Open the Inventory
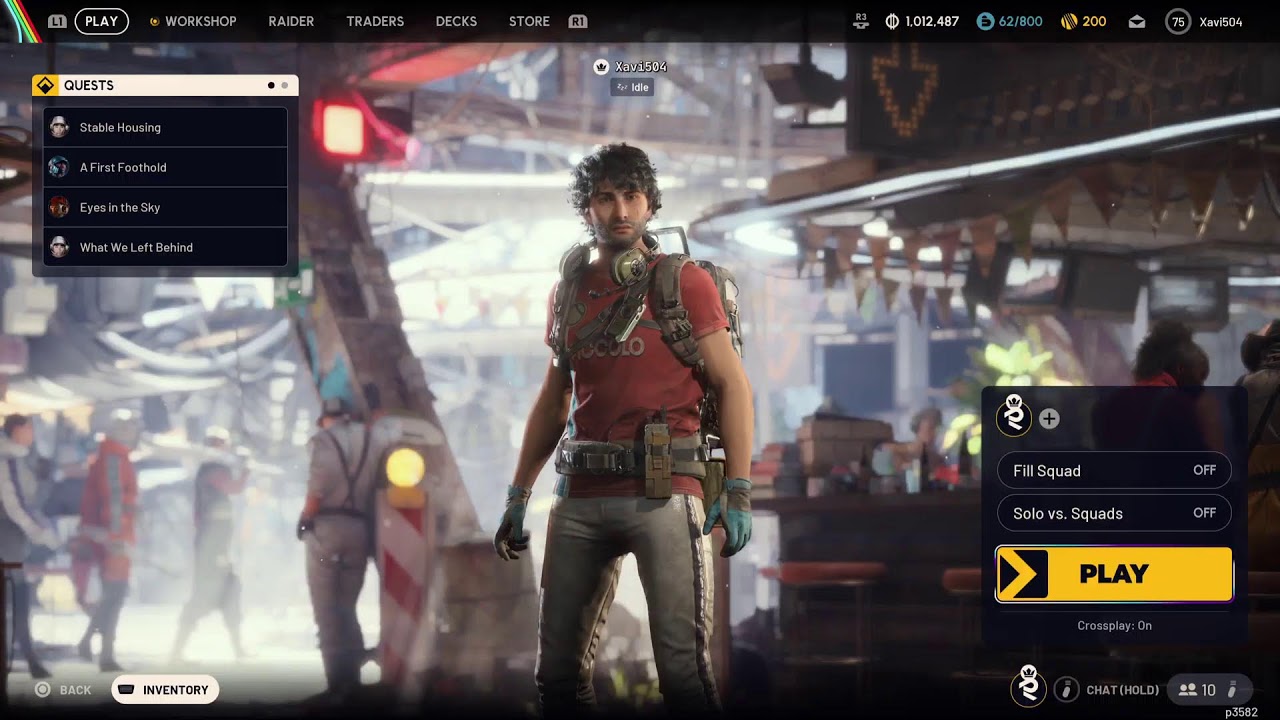 (x=165, y=690)
